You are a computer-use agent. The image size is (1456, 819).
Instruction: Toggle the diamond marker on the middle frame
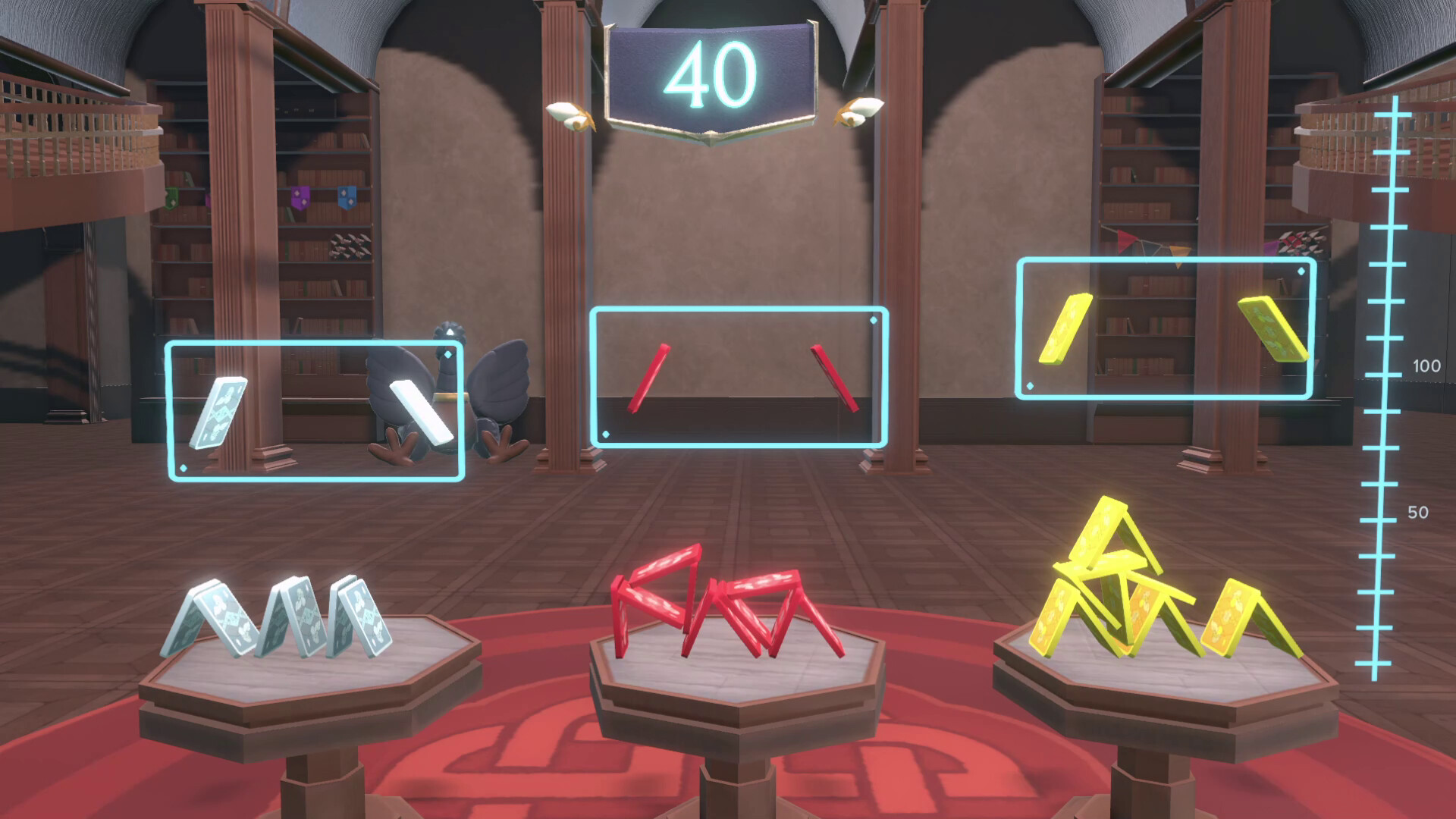pos(872,320)
